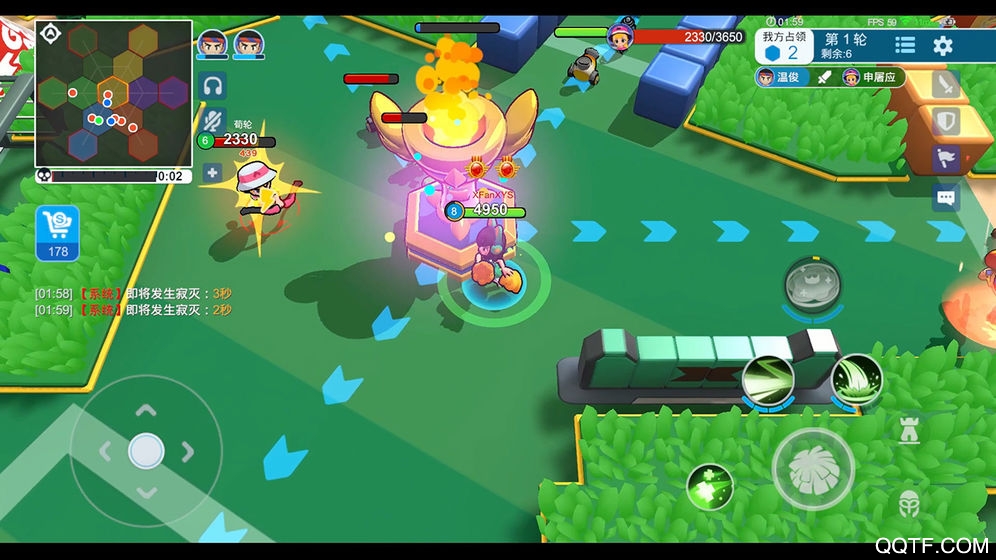996x560 pixels.
Task: Send the shield defend signal
Action: point(945,122)
